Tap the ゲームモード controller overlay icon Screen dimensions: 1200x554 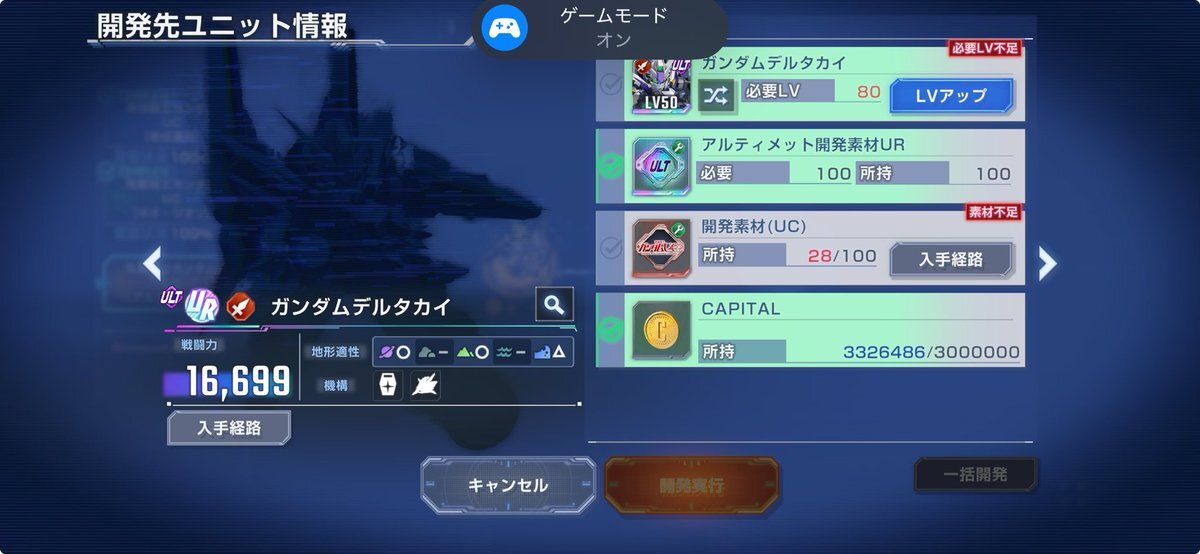point(504,28)
